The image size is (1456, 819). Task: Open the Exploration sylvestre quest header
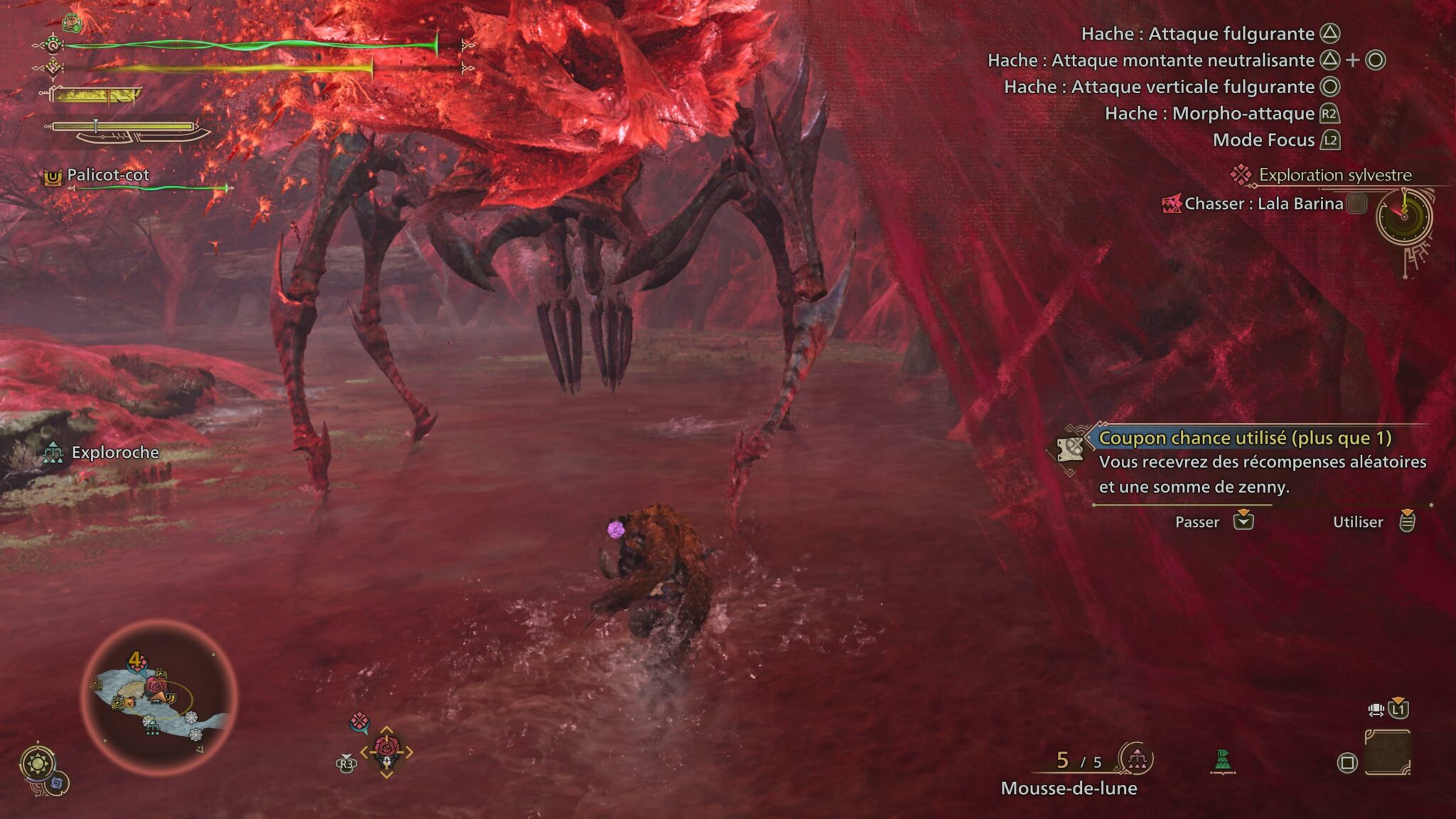1334,175
